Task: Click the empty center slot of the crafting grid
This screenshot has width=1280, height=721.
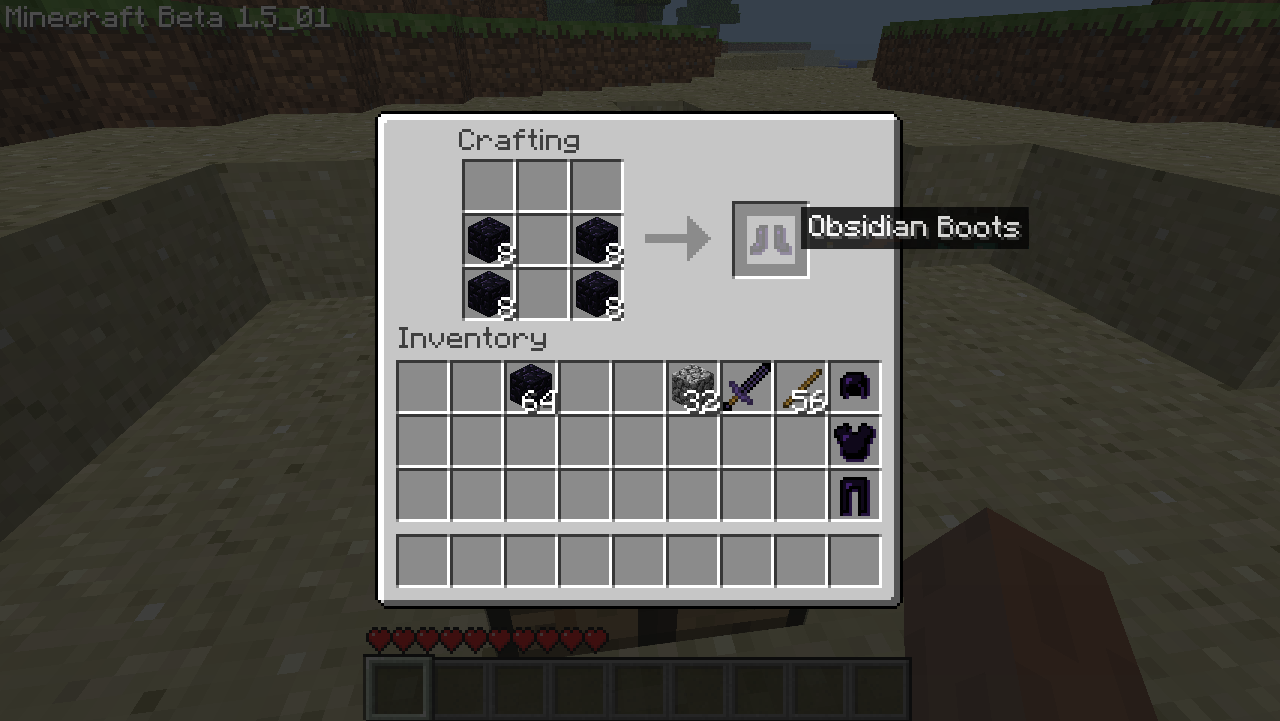Action: pos(542,239)
